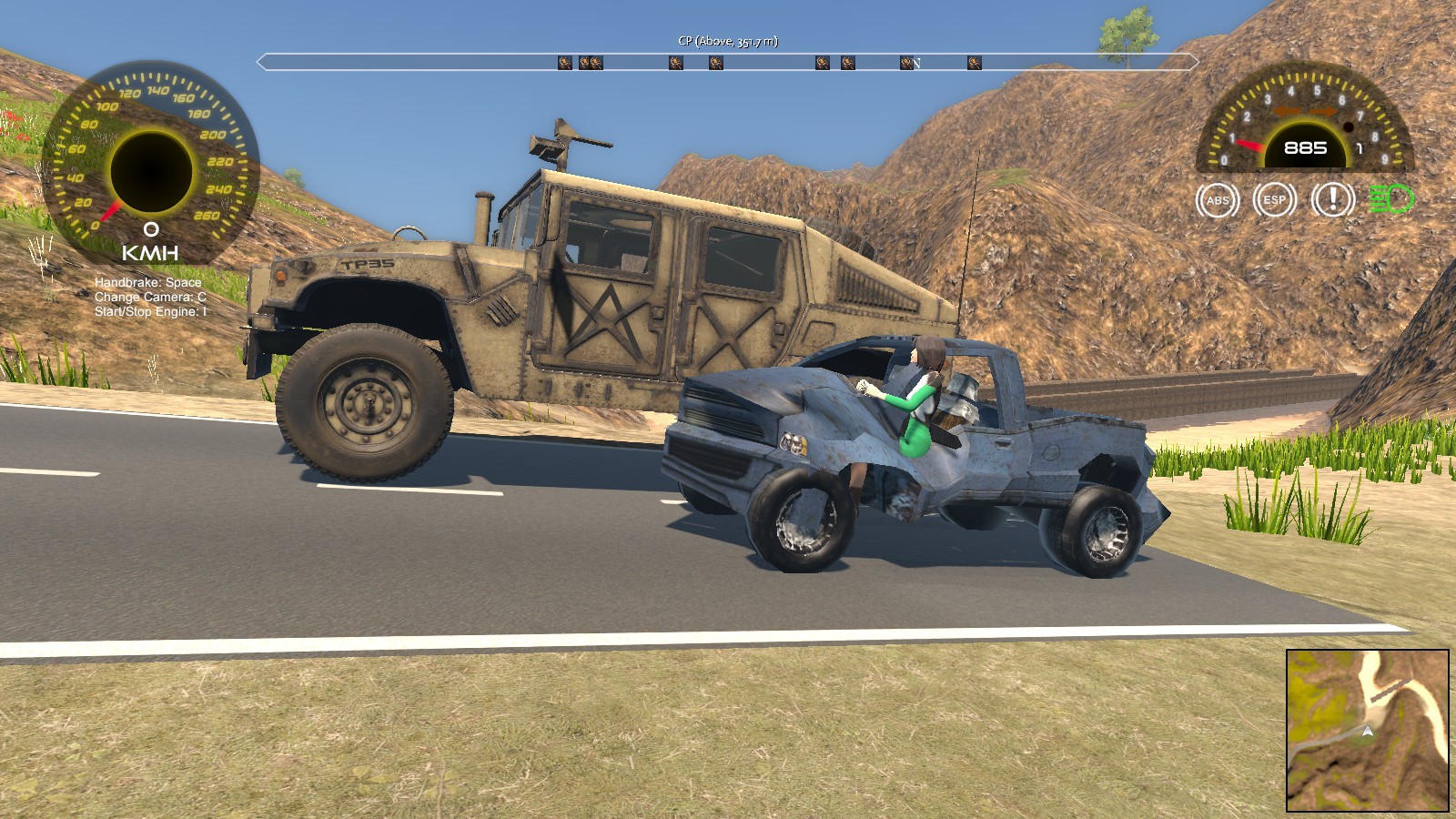1456x819 pixels.
Task: Click the 885 RPM readout
Action: 1305,146
